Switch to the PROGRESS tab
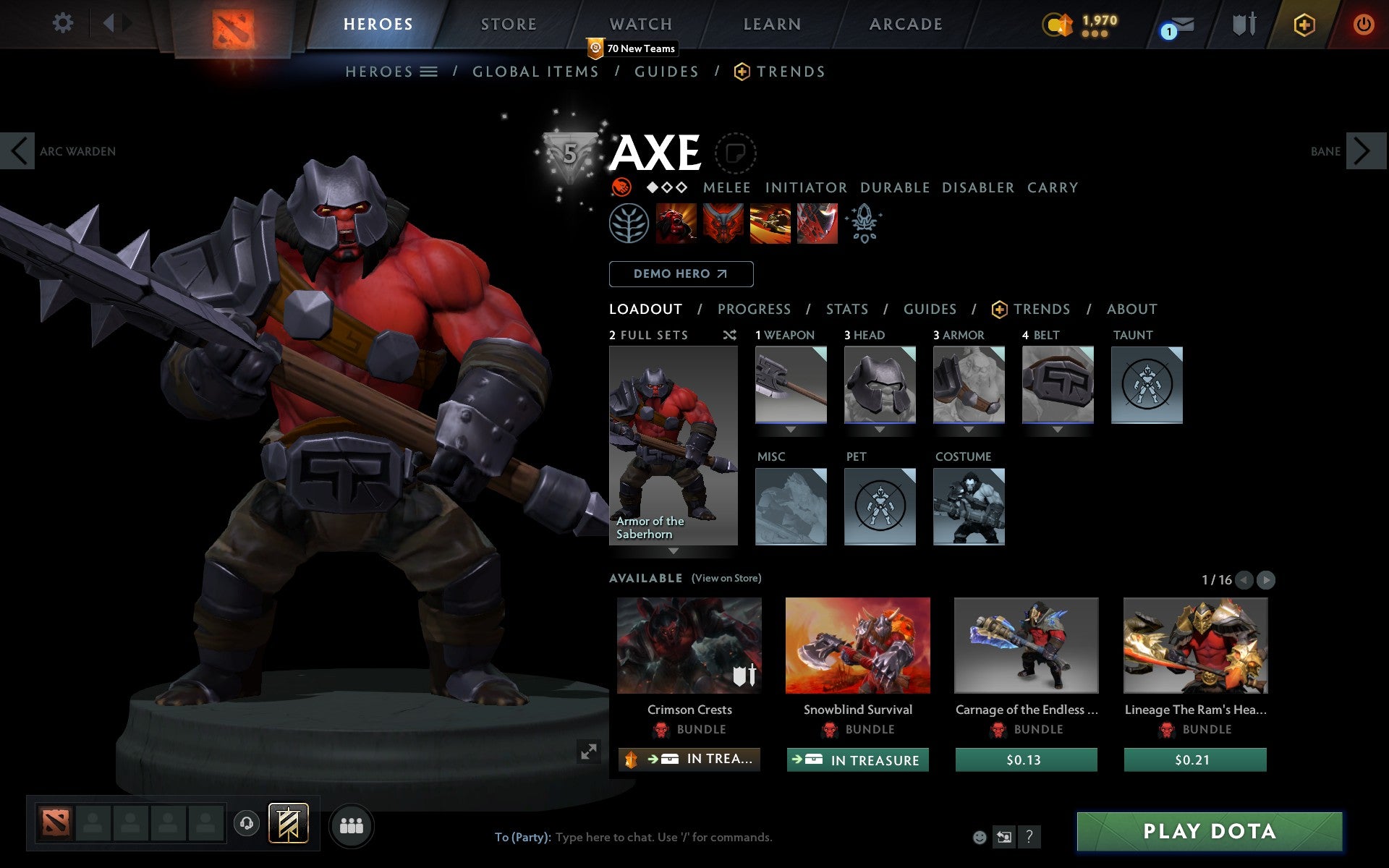Screen dimensions: 1389x868 tap(754, 309)
